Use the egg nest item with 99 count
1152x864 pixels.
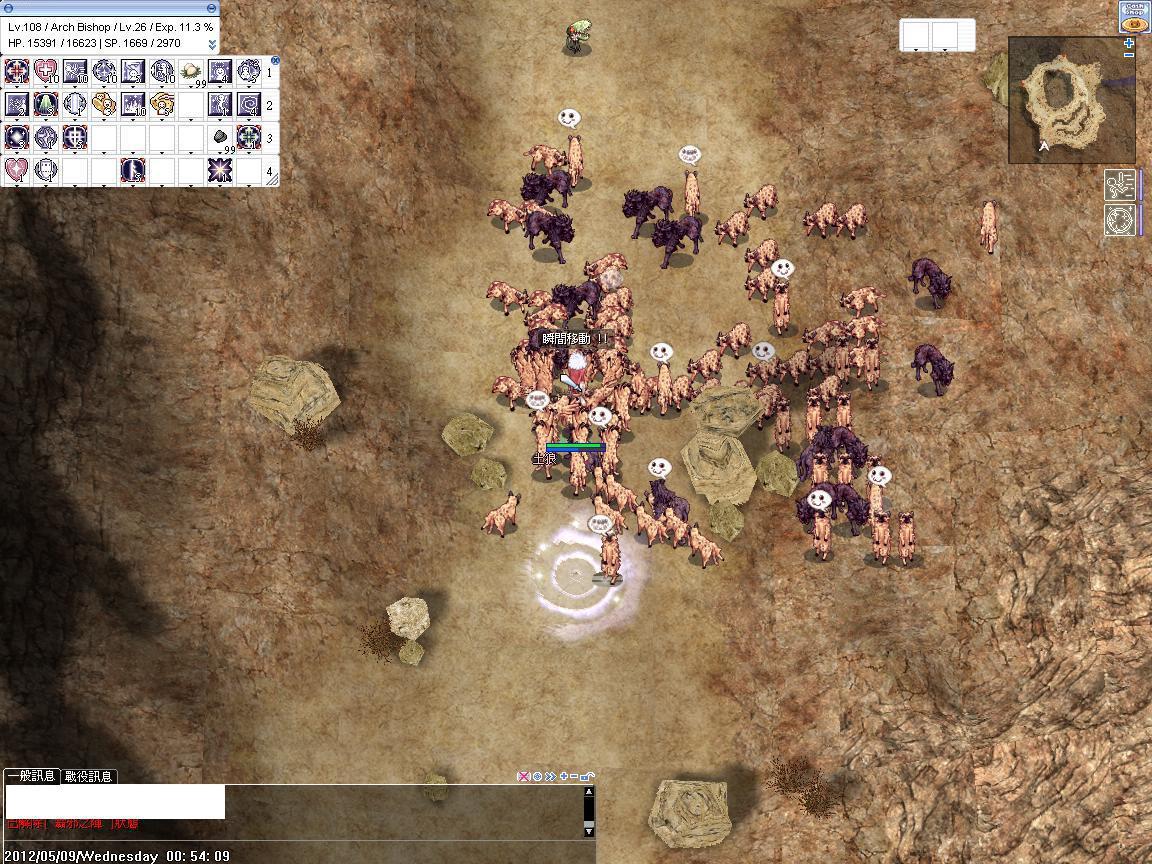[191, 71]
